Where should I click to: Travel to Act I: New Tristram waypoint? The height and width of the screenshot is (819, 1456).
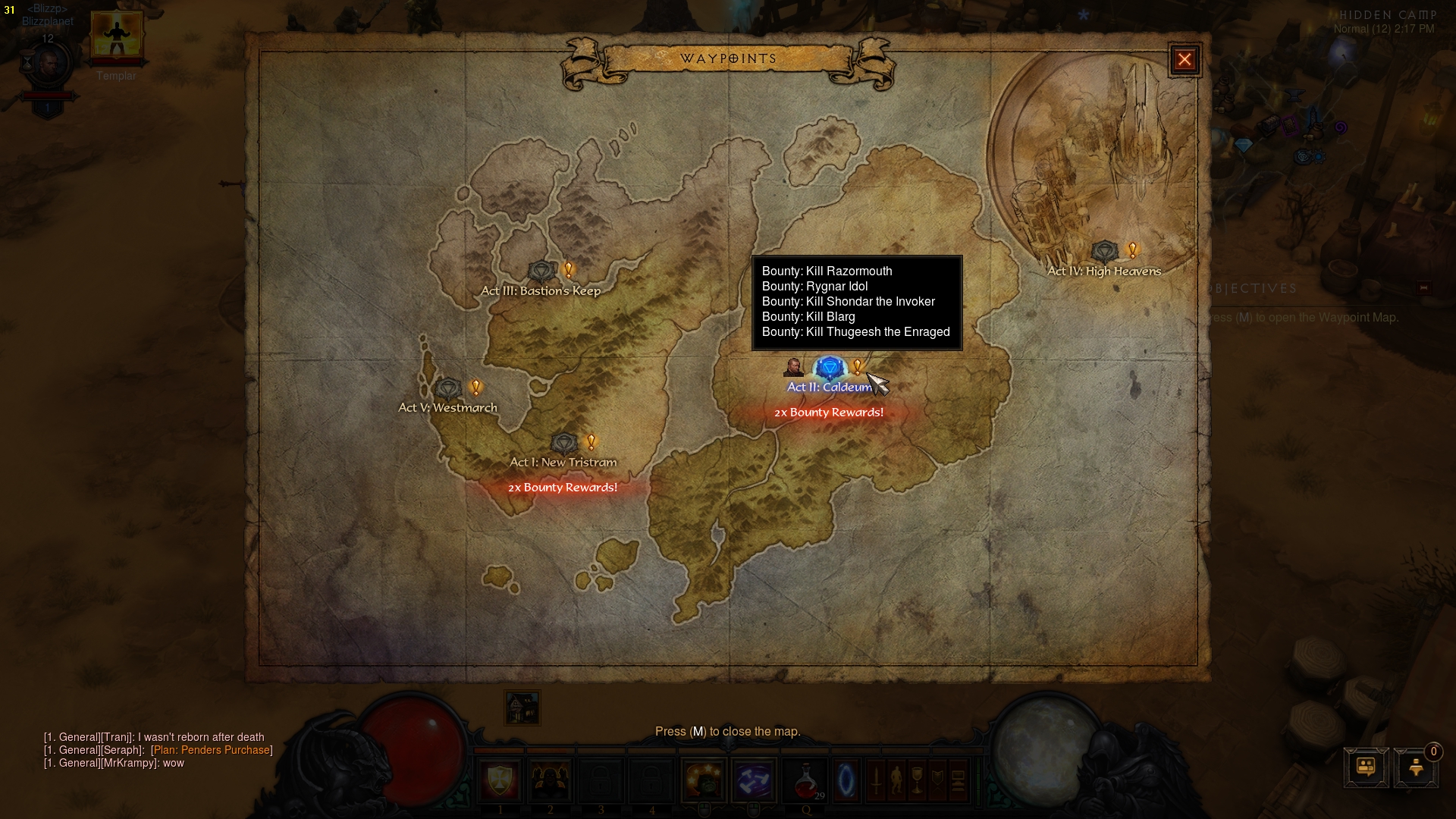pos(564,444)
